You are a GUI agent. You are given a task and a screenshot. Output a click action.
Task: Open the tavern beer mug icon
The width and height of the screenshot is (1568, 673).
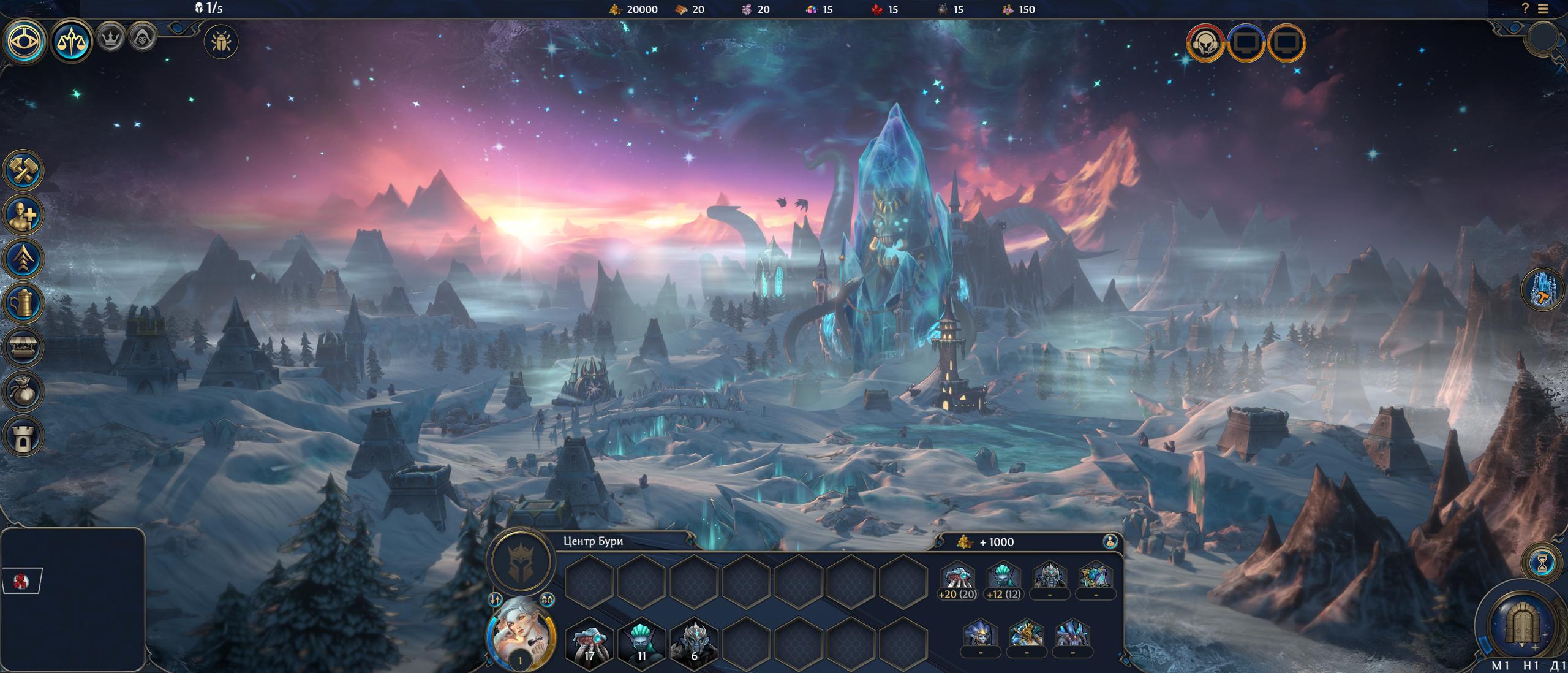24,303
